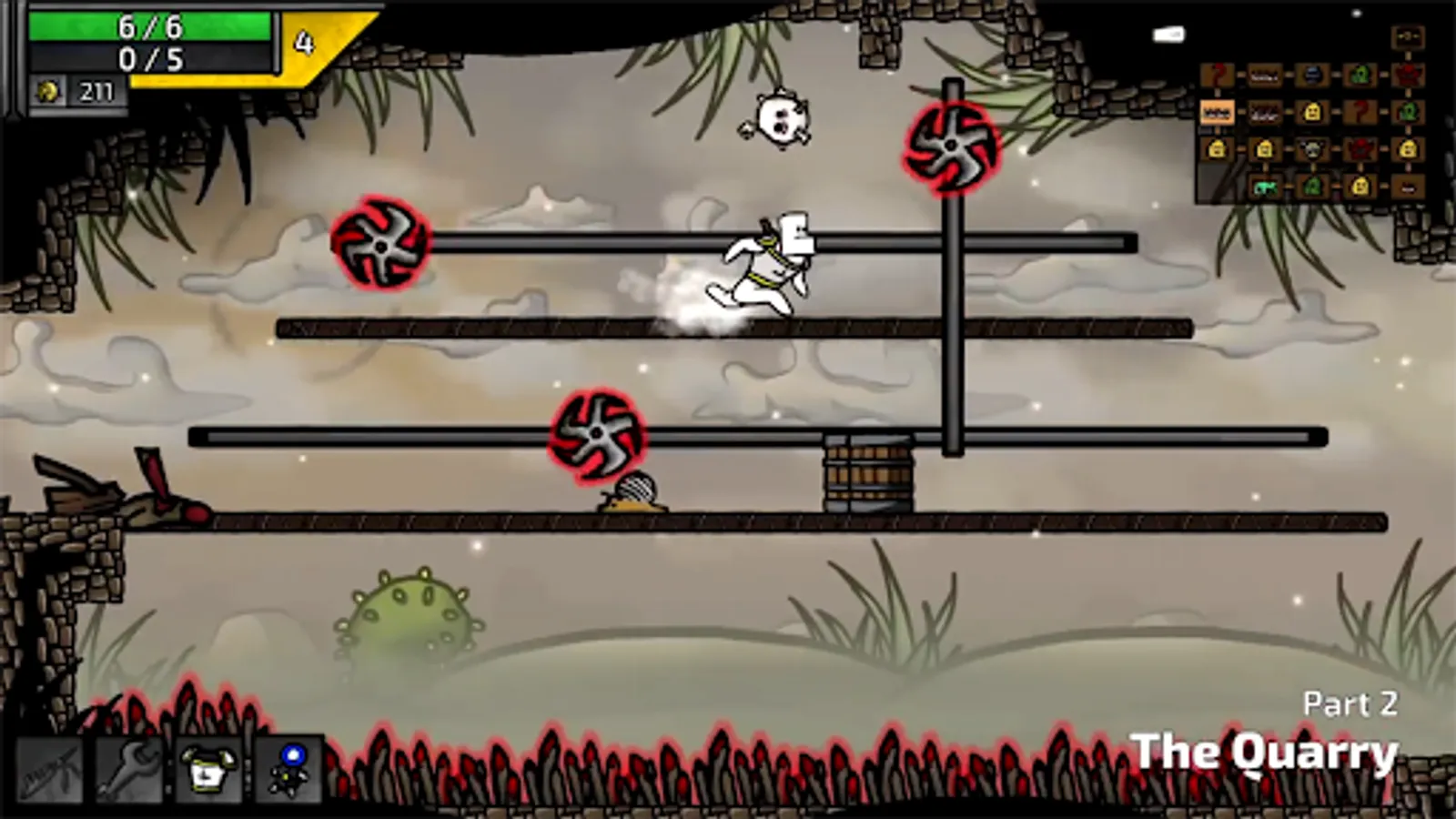This screenshot has height=819, width=1456.
Task: Open the question-mark mystery node on the map
Action: pos(1218,75)
